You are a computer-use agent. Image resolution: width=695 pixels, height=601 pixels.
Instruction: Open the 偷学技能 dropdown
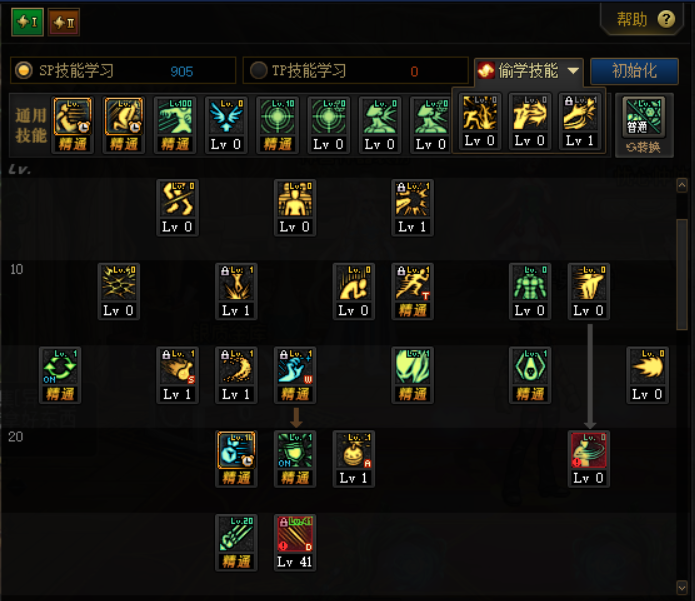pyautogui.click(x=528, y=70)
